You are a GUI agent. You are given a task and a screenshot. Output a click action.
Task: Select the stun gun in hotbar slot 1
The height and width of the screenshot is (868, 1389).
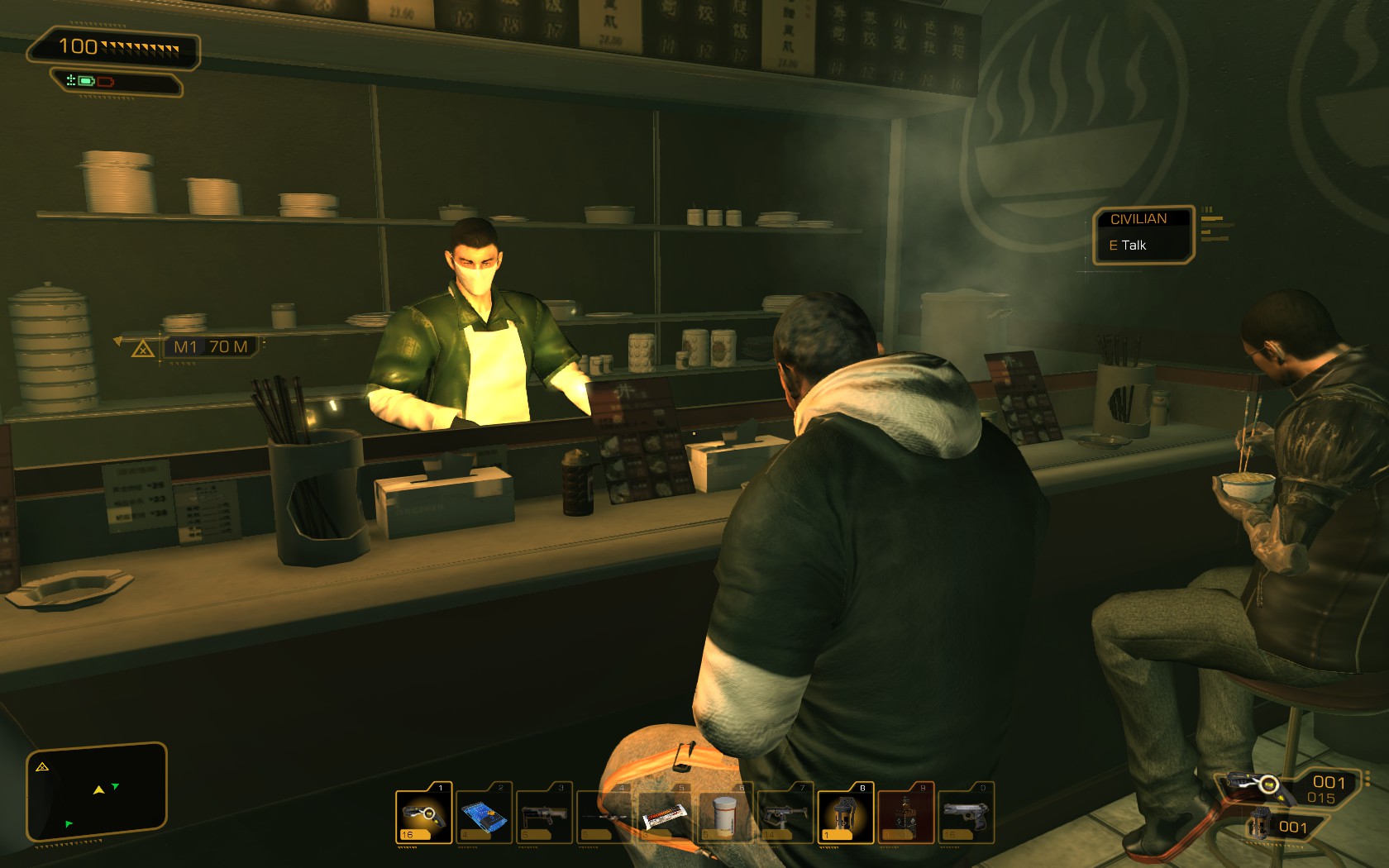(423, 814)
